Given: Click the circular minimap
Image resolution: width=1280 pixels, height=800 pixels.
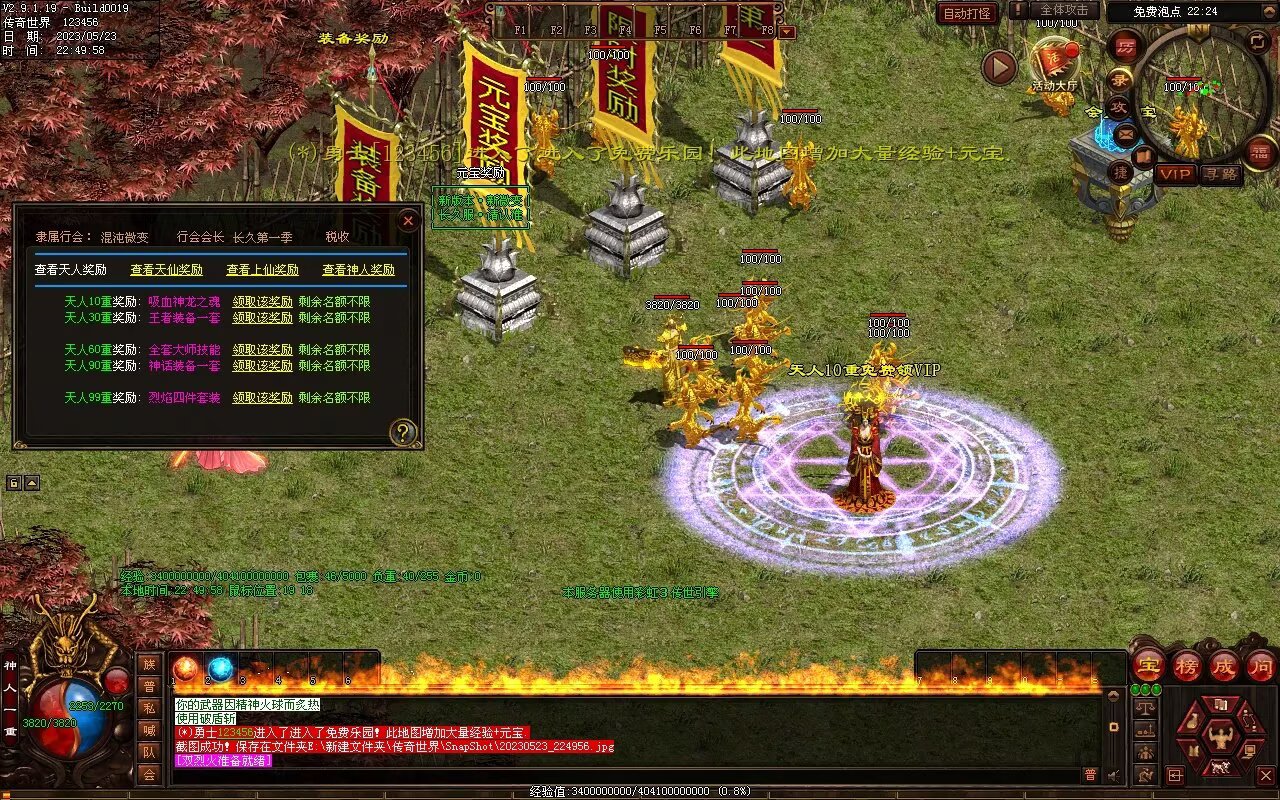Looking at the screenshot, I should 1203,93.
